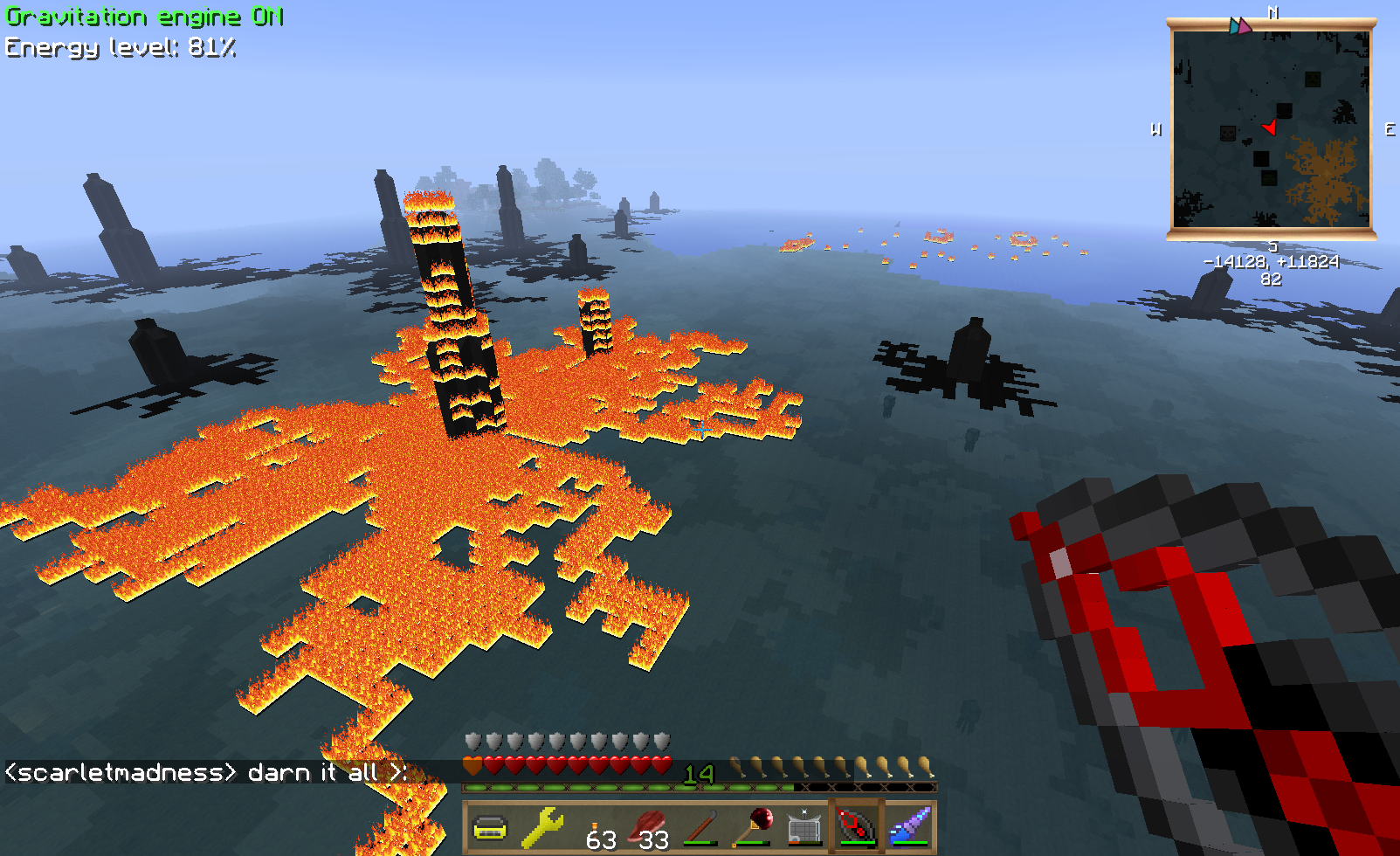Select the grey cage machine item
The height and width of the screenshot is (856, 1400).
[805, 826]
